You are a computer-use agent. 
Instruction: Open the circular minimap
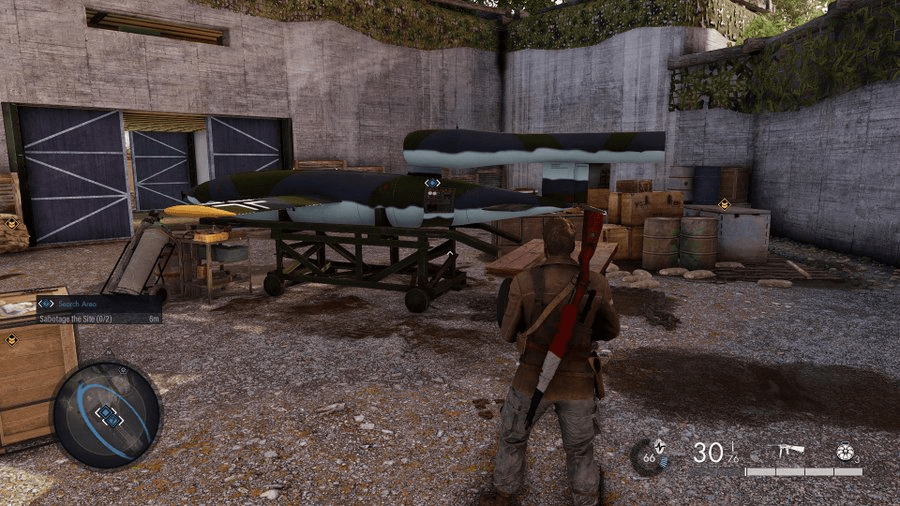[106, 414]
